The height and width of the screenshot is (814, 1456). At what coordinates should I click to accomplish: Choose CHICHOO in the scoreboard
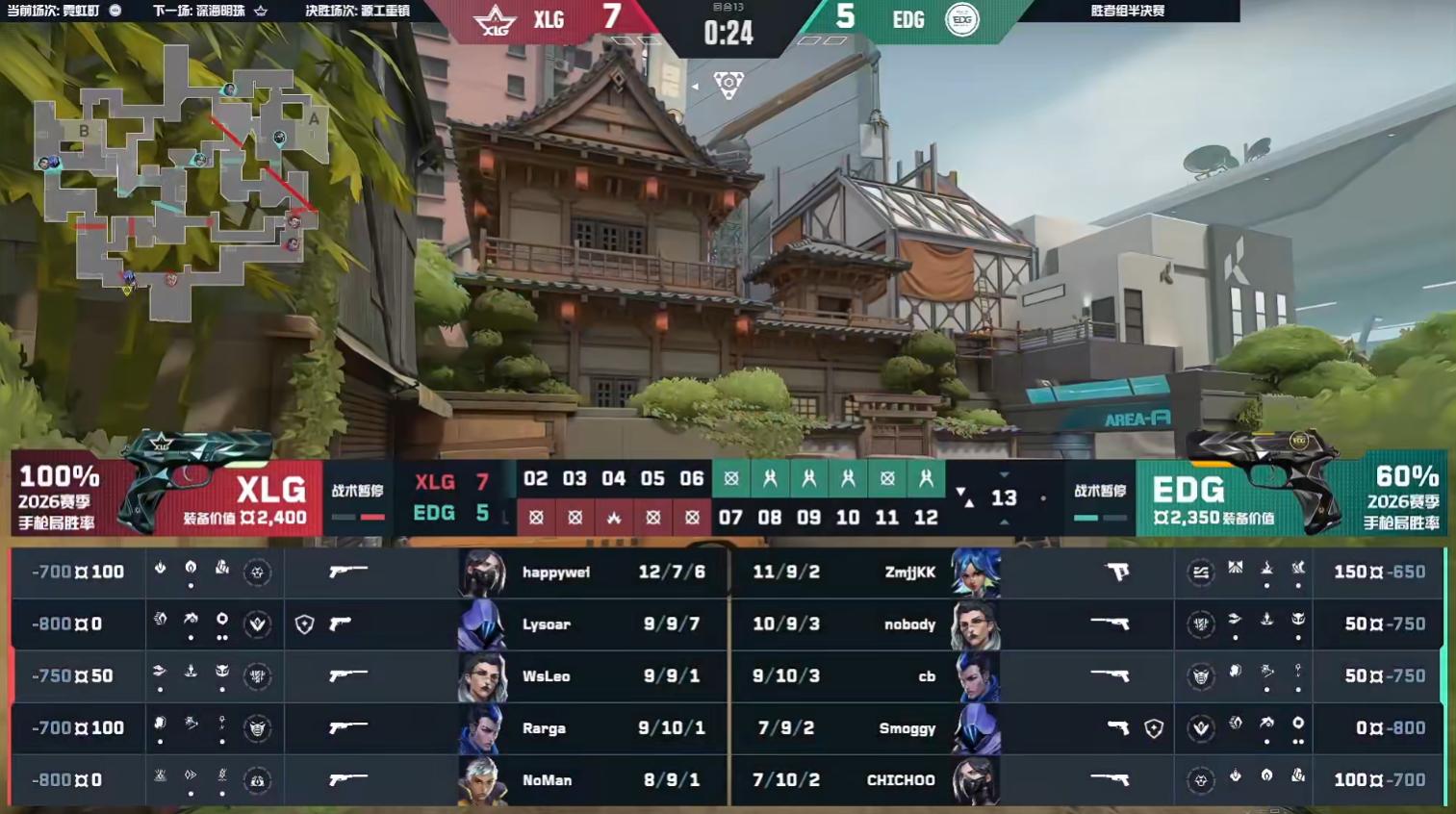click(901, 780)
